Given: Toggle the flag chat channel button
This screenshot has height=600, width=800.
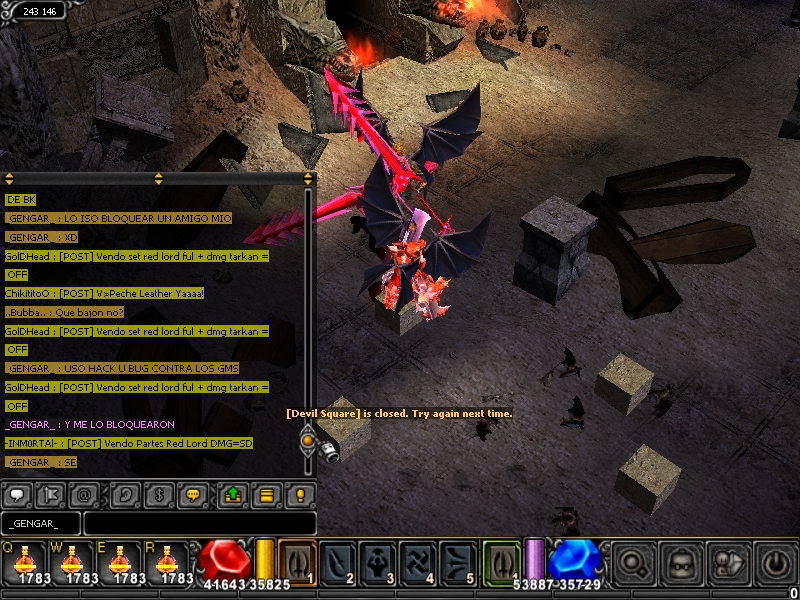Looking at the screenshot, I should point(49,494).
